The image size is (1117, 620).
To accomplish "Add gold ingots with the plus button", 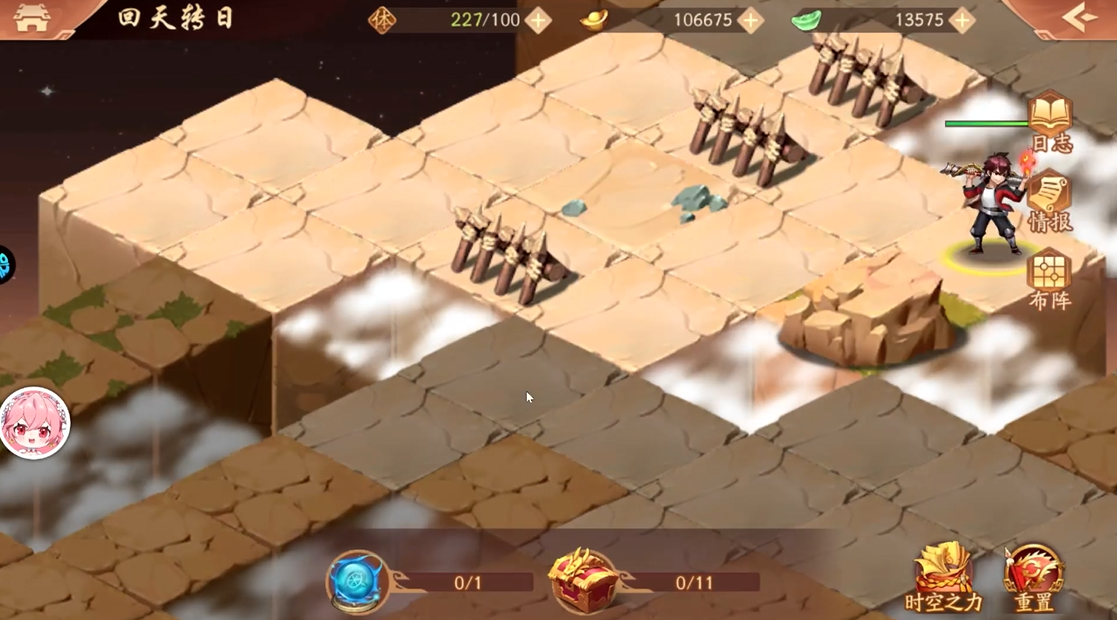I will [750, 20].
